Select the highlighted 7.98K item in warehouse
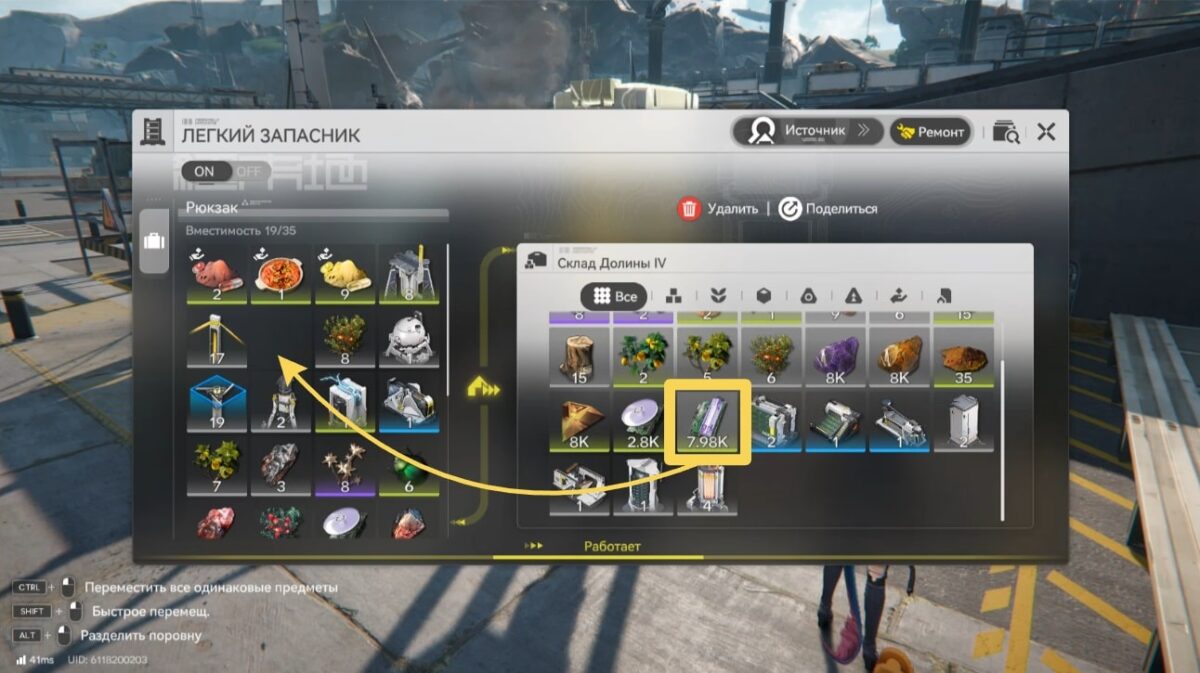The image size is (1200, 673). (x=709, y=422)
